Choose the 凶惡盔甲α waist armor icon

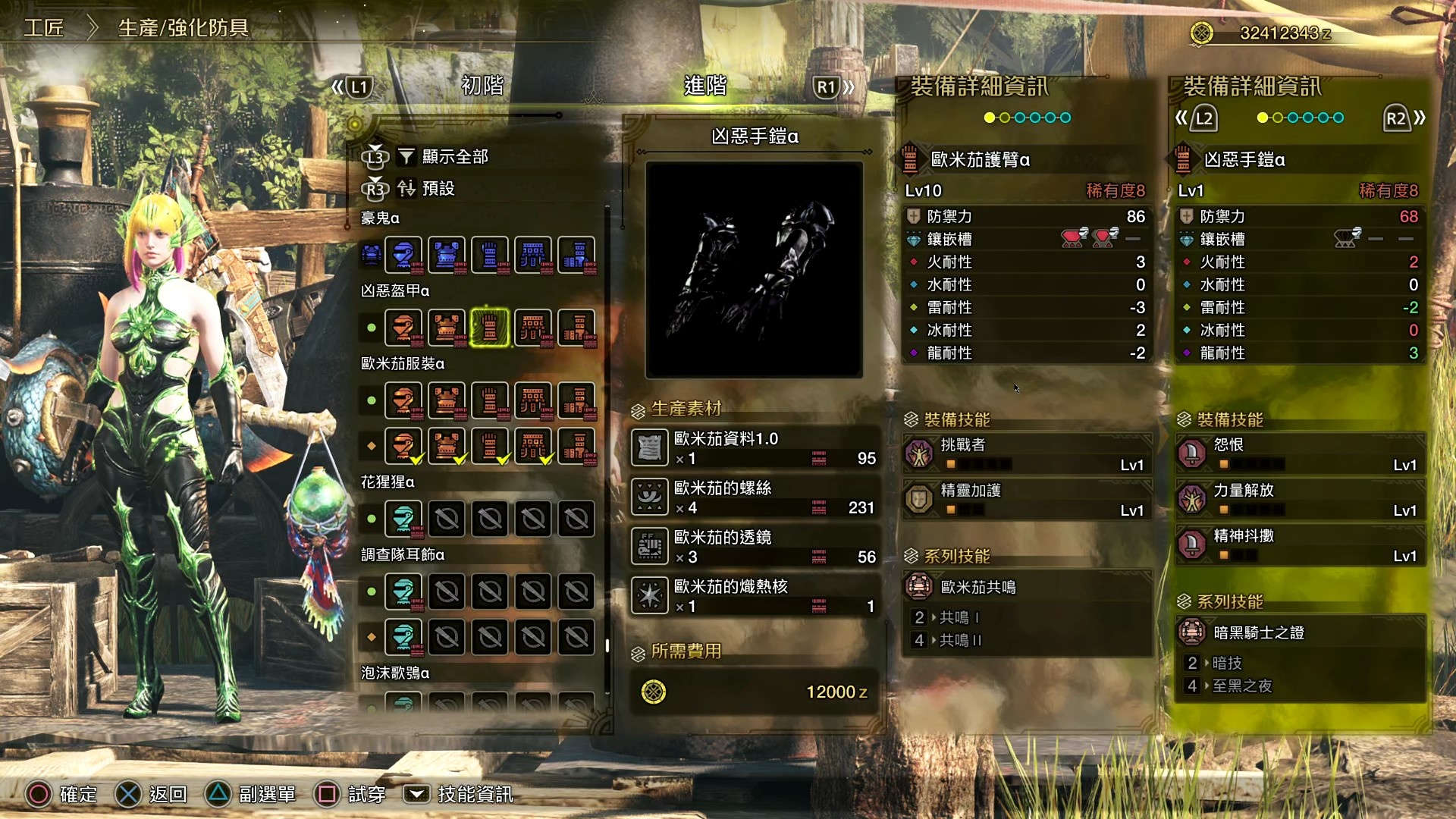coord(533,328)
